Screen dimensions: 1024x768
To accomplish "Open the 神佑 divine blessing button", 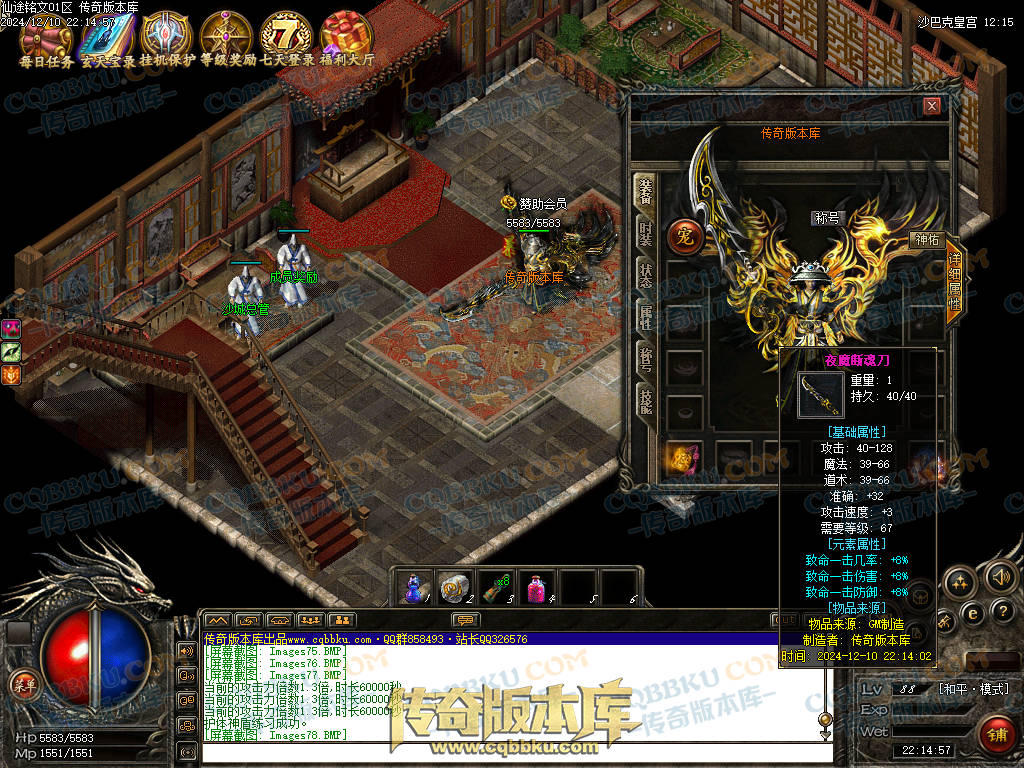I will tap(926, 240).
